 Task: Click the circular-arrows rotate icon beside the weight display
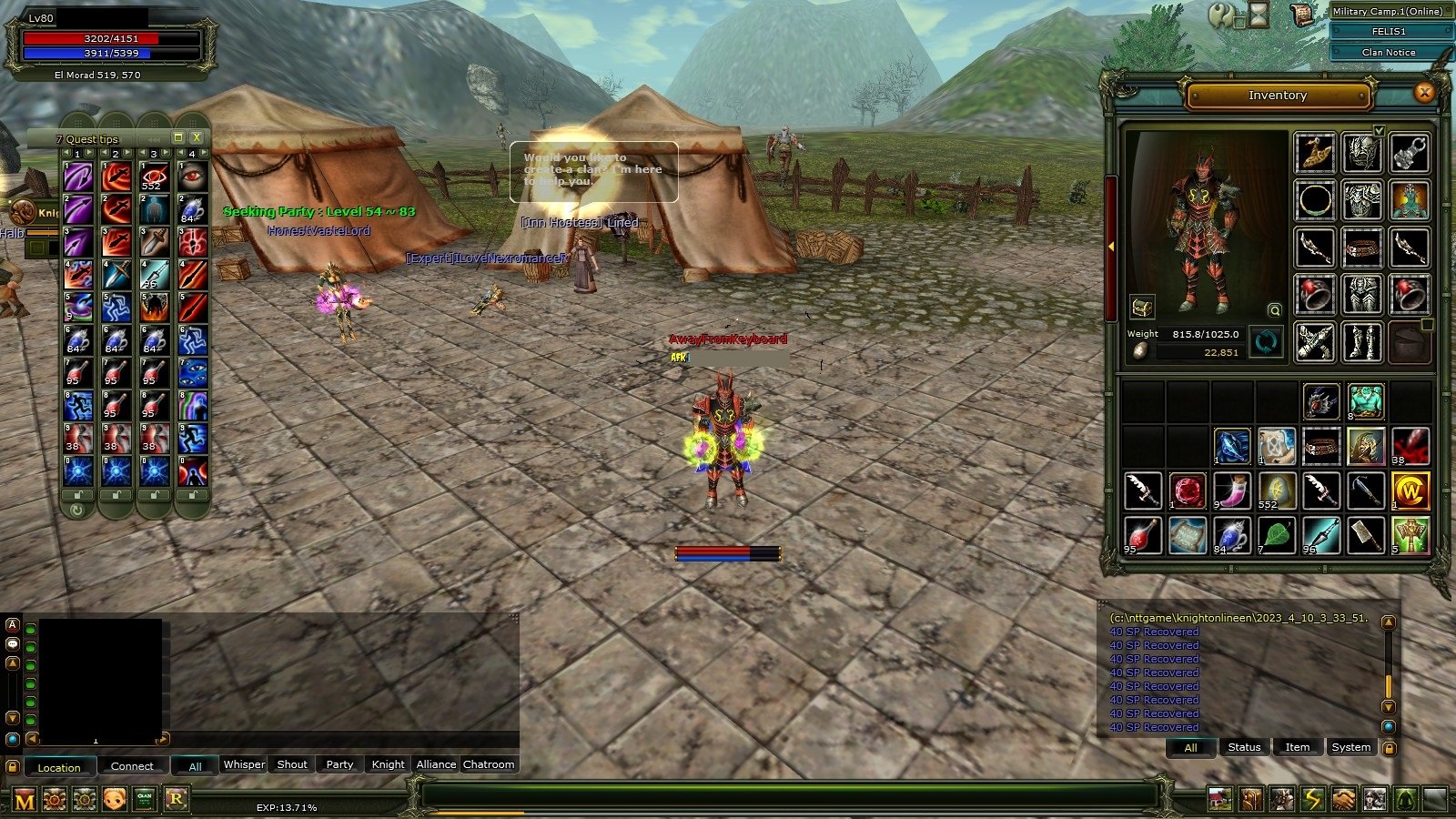click(x=1264, y=344)
